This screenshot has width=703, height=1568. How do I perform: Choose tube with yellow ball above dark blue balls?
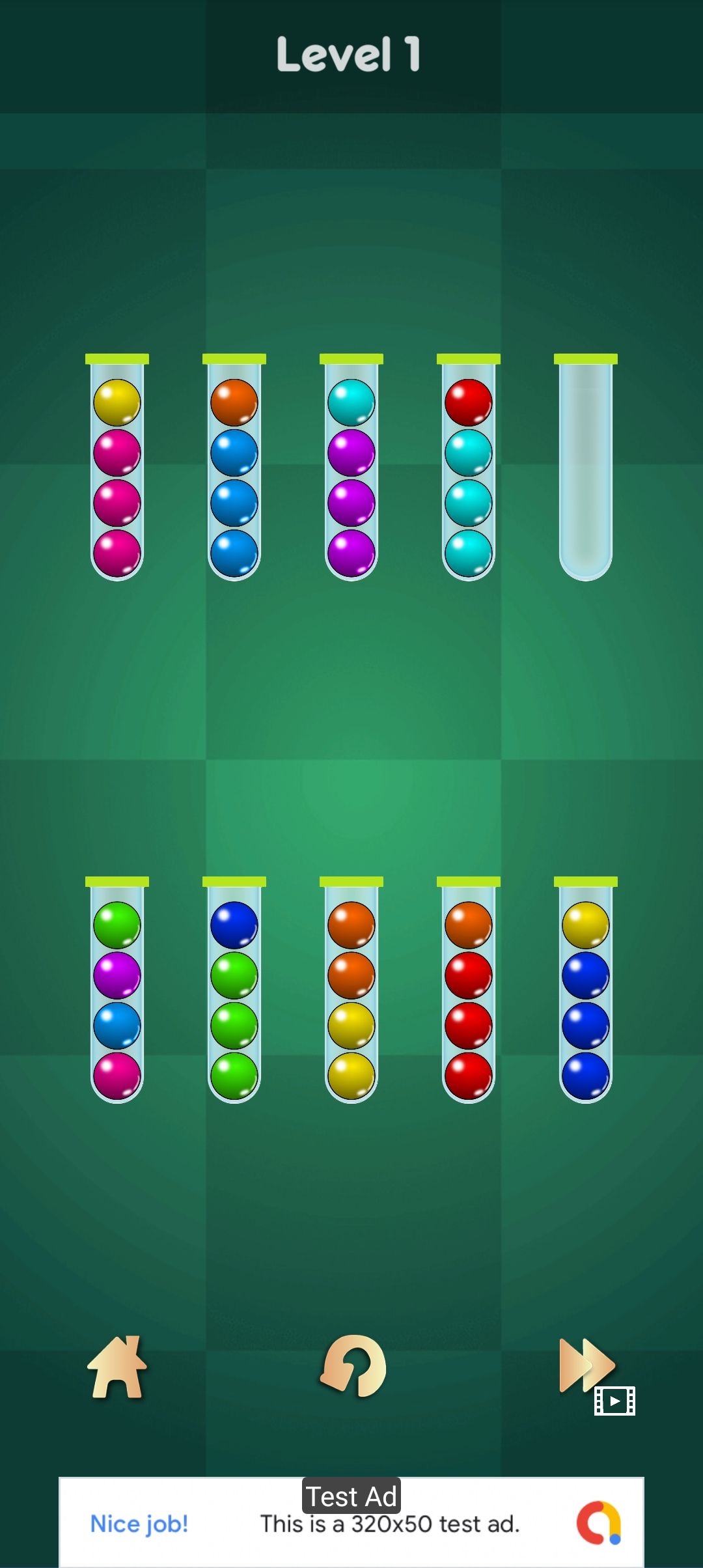click(585, 991)
